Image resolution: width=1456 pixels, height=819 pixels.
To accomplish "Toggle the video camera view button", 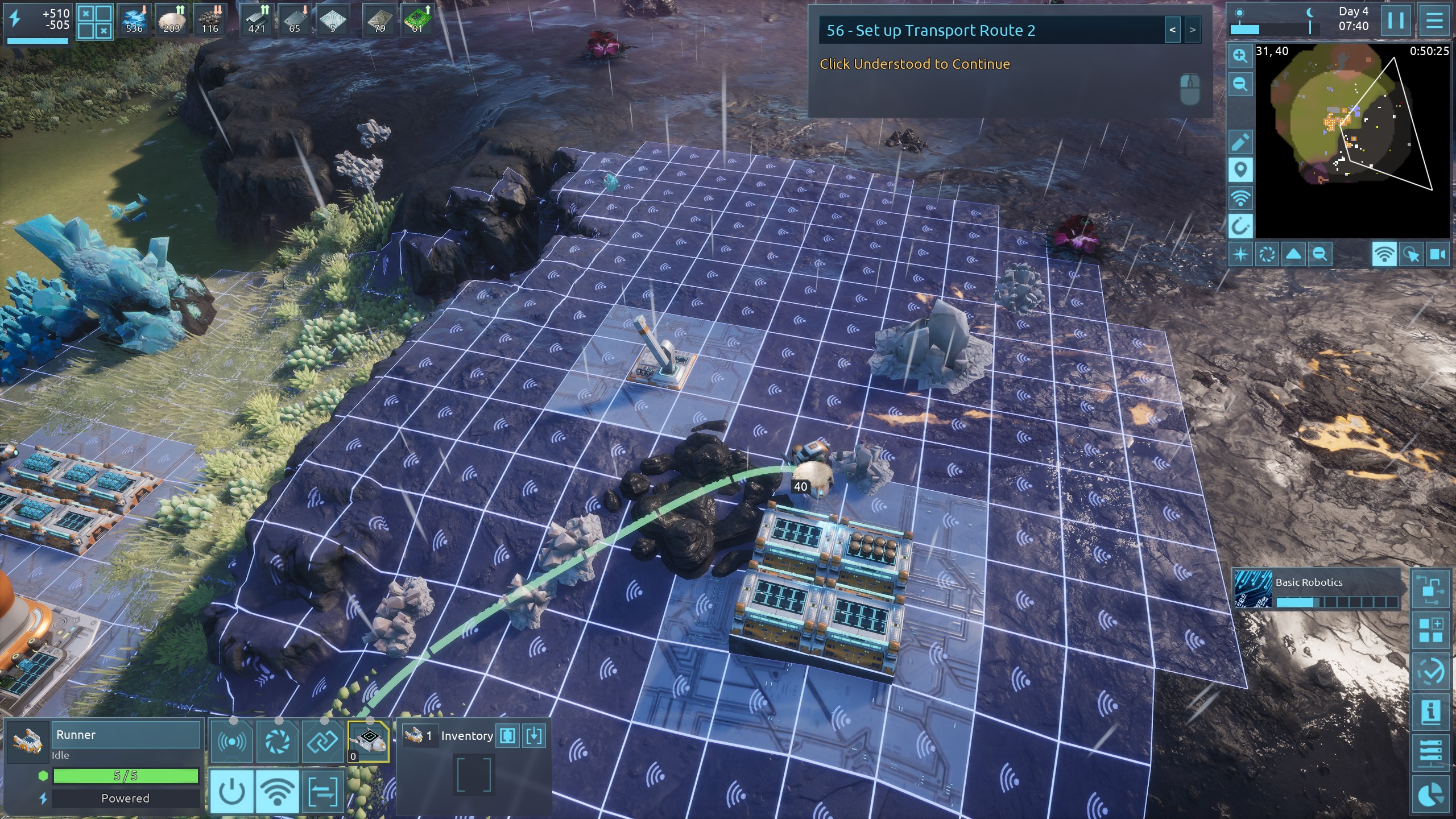I will [x=1437, y=254].
